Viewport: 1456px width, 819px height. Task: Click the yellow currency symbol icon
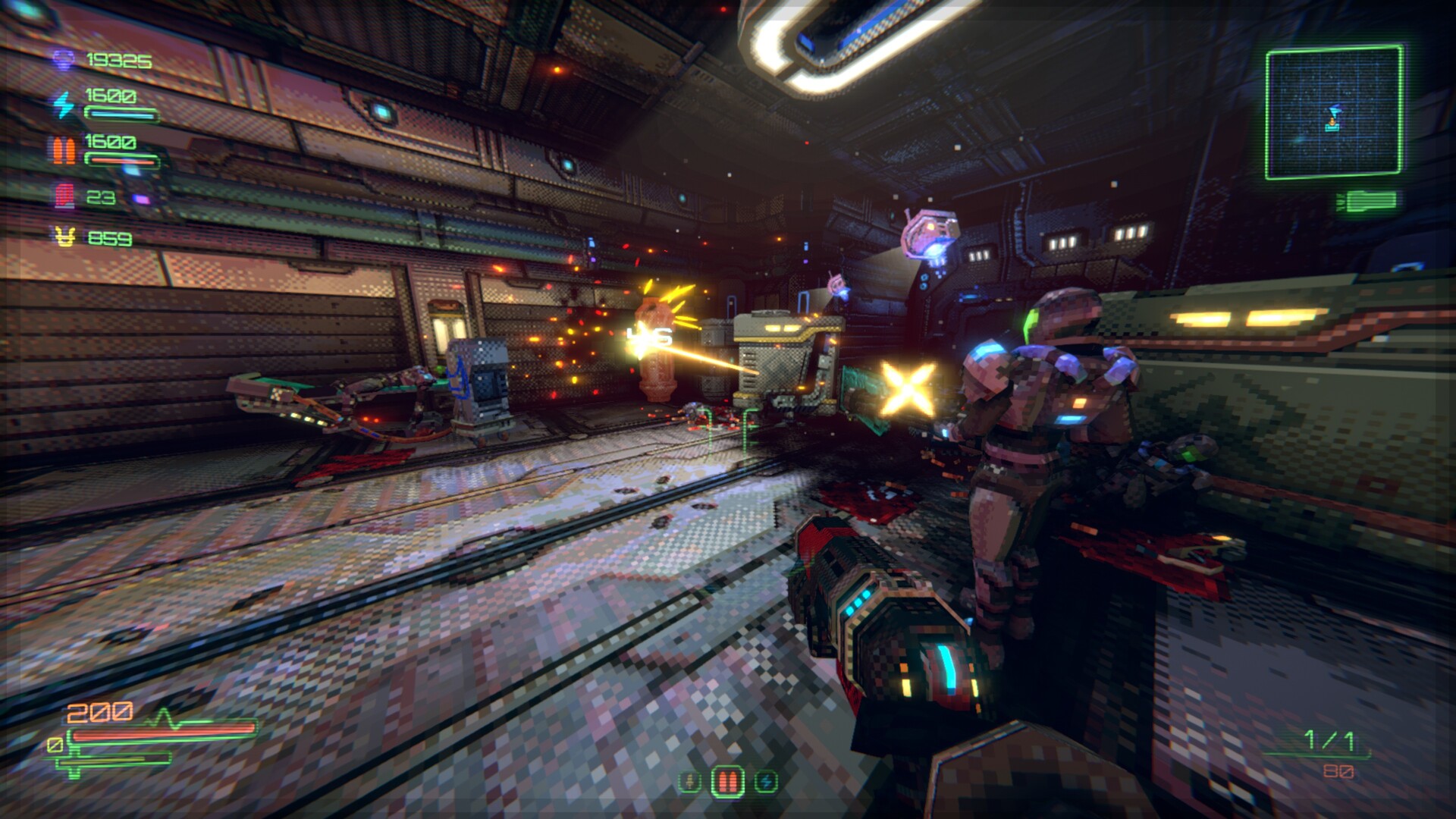point(64,238)
